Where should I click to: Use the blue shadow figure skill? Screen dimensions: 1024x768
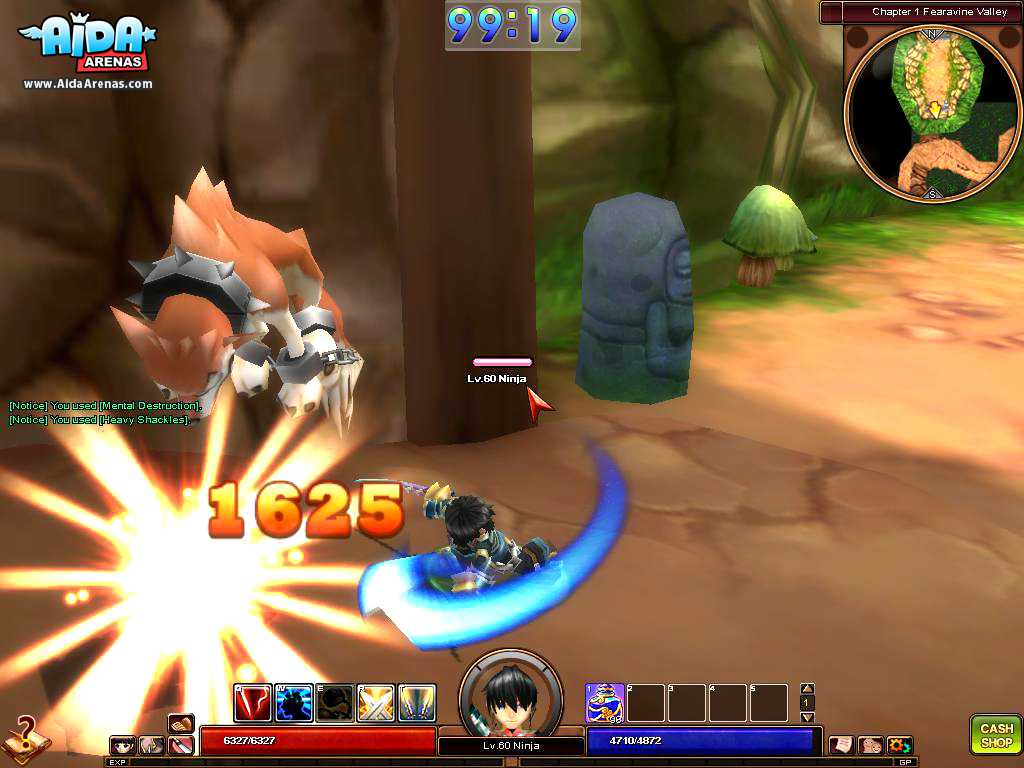pos(294,703)
